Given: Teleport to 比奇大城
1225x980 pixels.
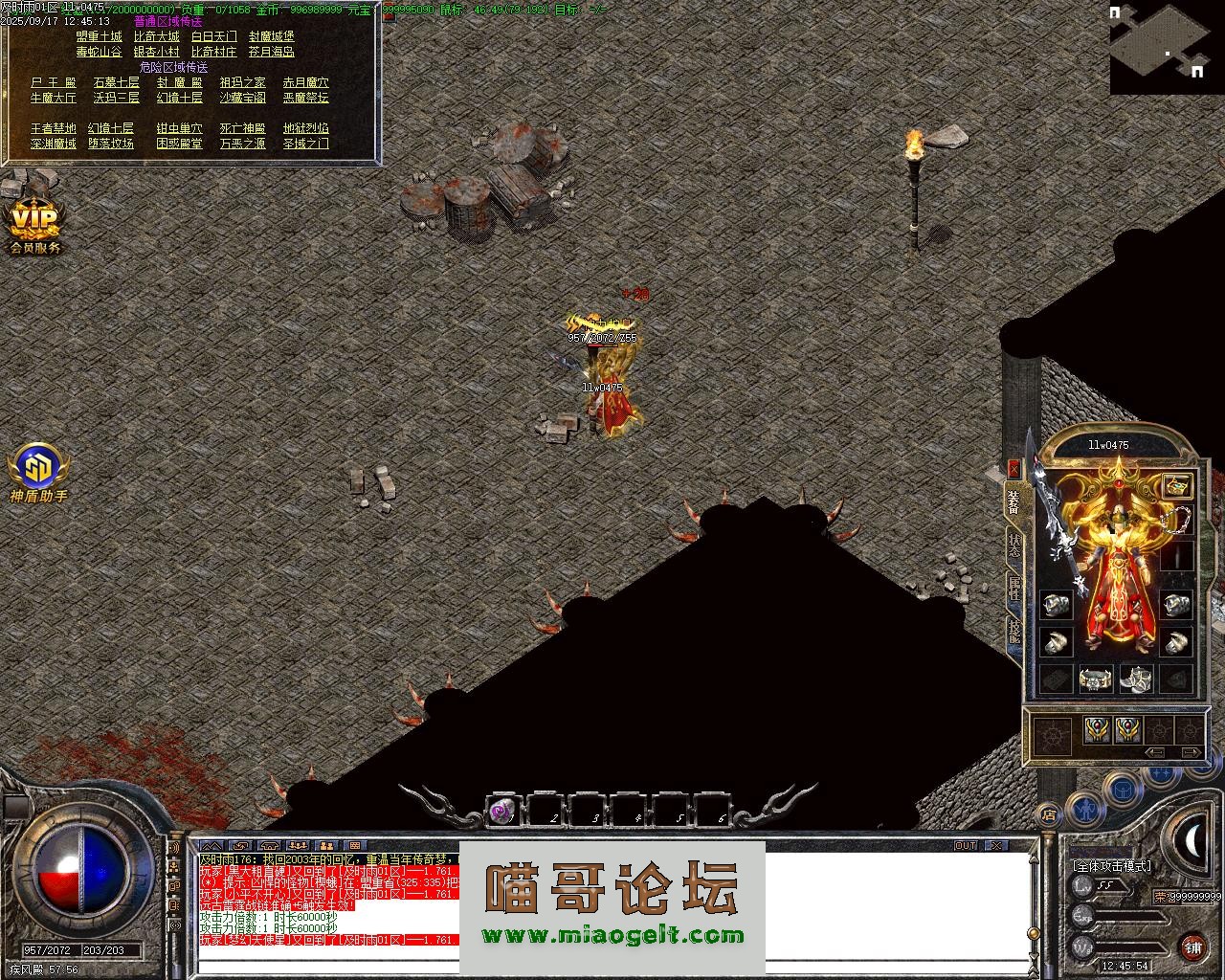Looking at the screenshot, I should point(156,37).
